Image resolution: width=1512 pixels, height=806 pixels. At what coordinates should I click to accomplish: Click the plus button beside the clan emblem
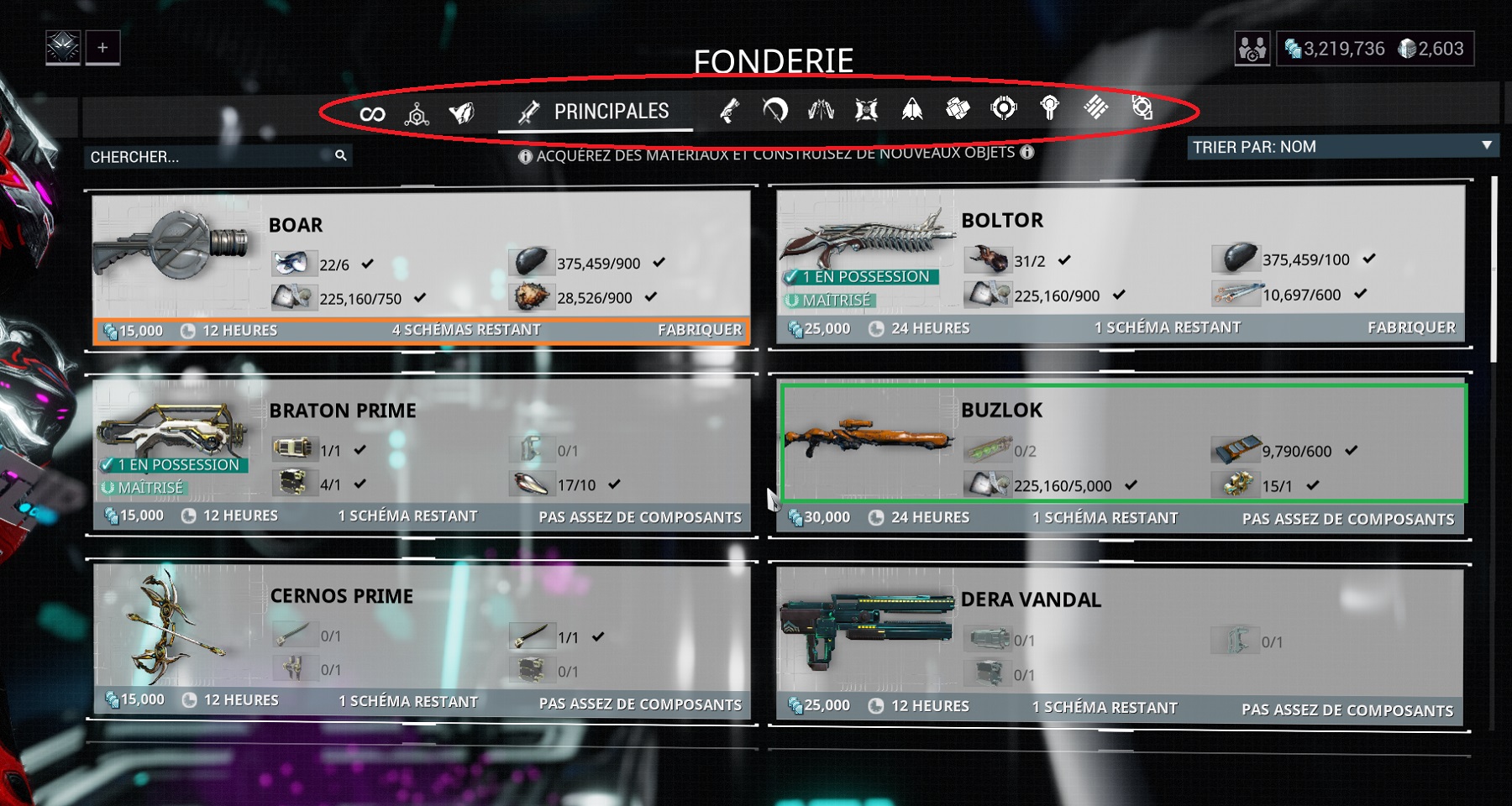pos(102,48)
